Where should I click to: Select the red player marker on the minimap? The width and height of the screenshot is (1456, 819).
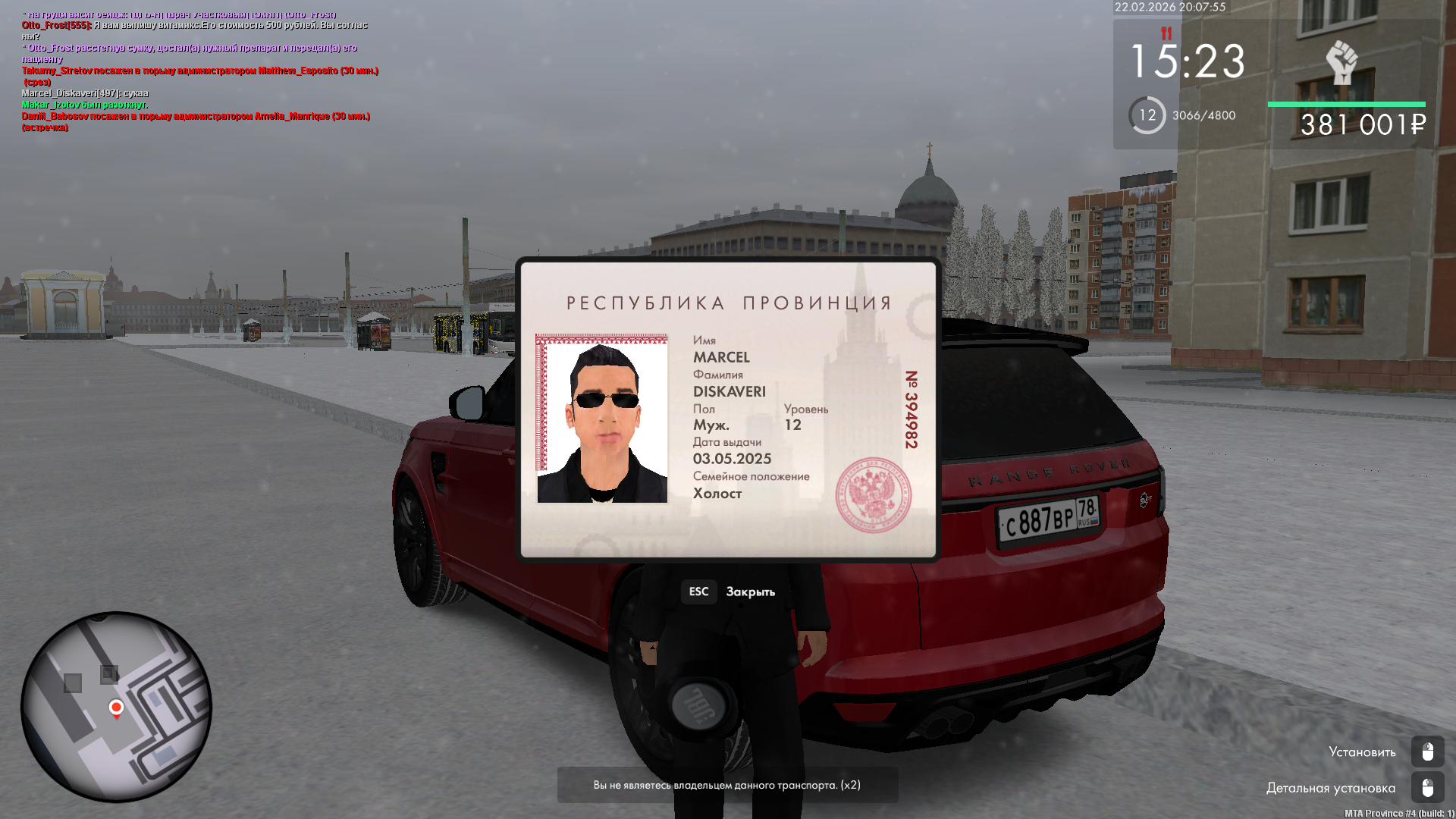tap(116, 708)
